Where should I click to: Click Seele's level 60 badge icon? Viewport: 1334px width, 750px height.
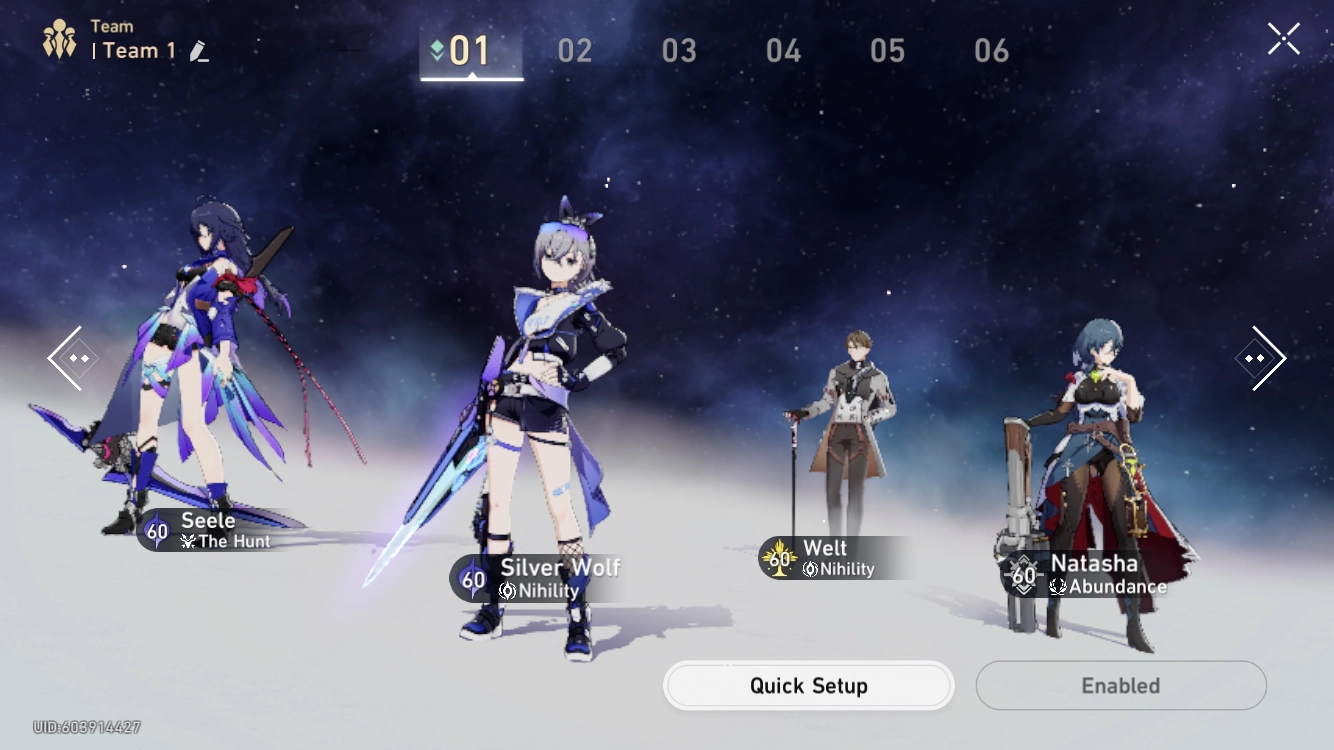click(157, 532)
